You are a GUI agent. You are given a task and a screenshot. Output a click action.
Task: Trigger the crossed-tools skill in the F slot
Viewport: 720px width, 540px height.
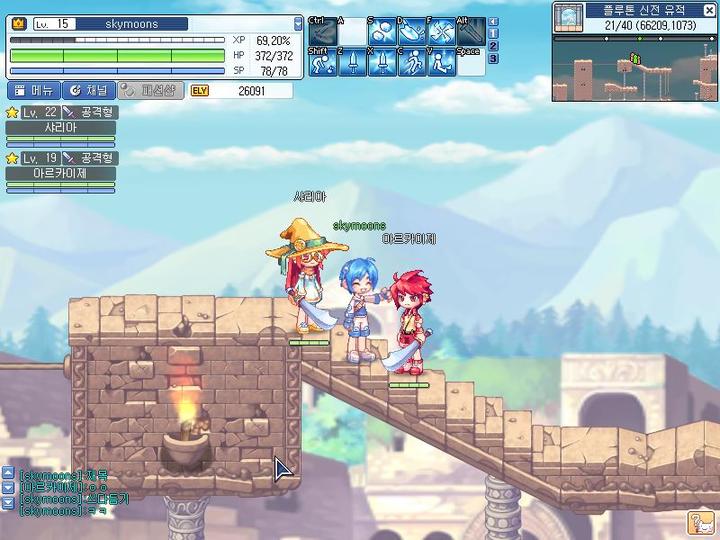[442, 31]
